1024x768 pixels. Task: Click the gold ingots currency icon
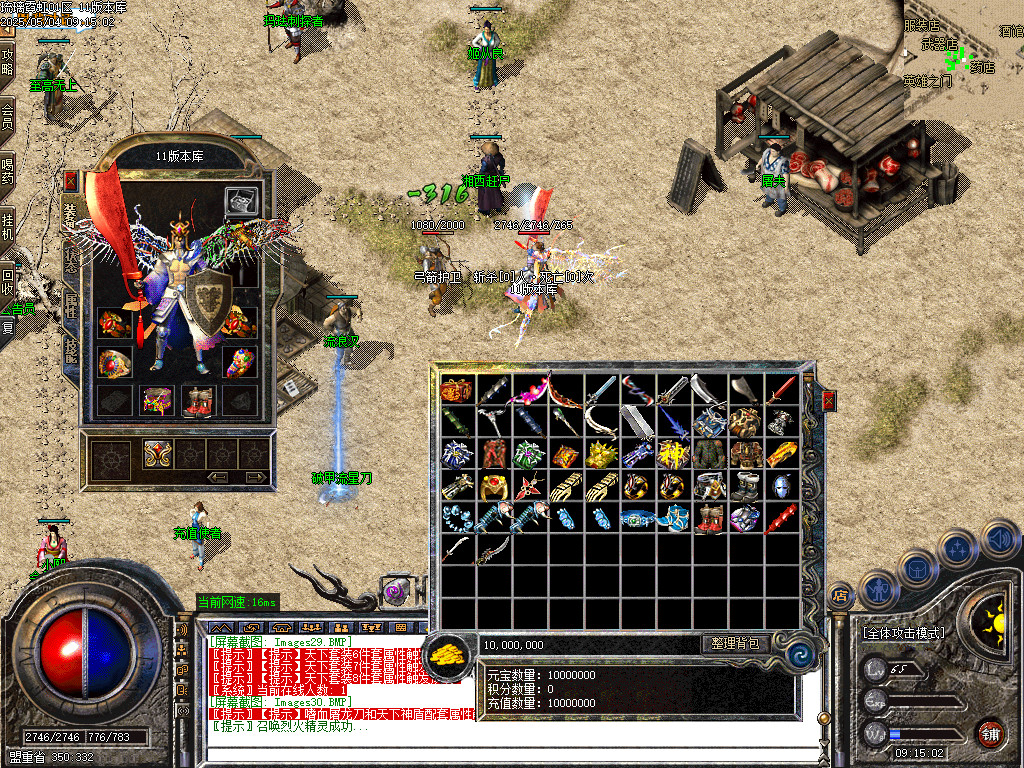tap(447, 656)
